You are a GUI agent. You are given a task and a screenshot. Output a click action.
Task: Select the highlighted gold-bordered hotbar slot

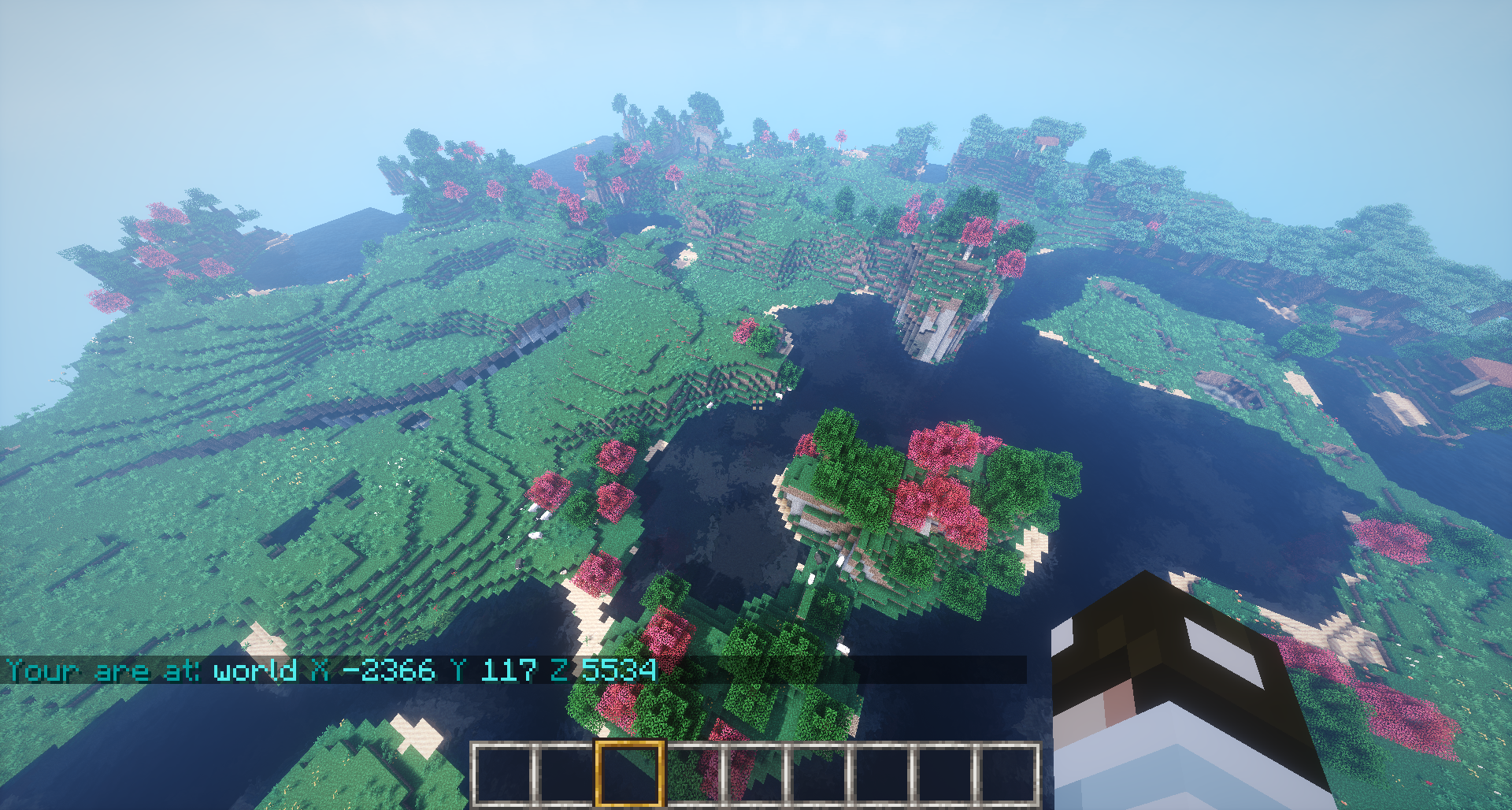[x=628, y=774]
